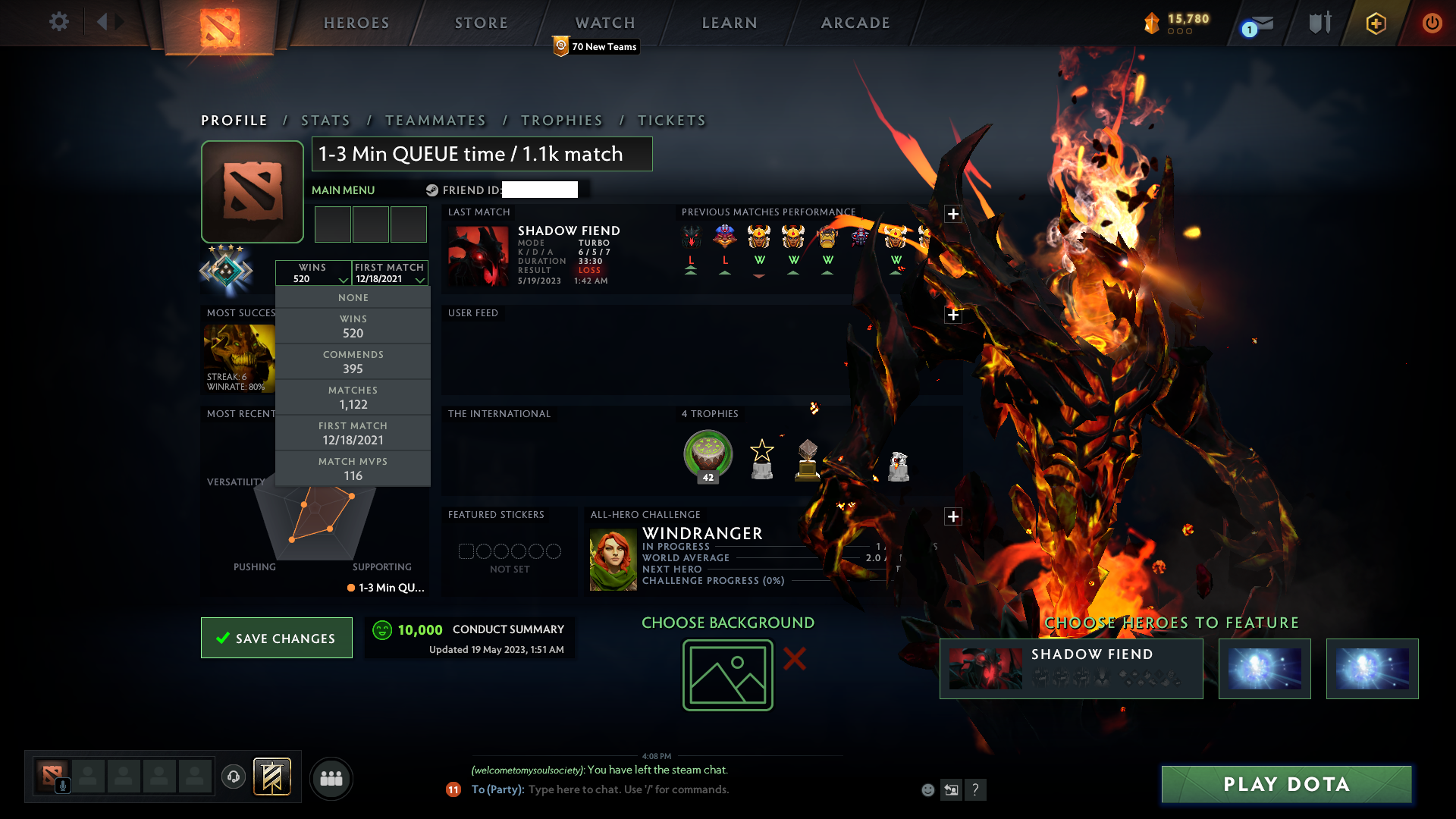
Task: Open the settings gear icon
Action: 58,22
